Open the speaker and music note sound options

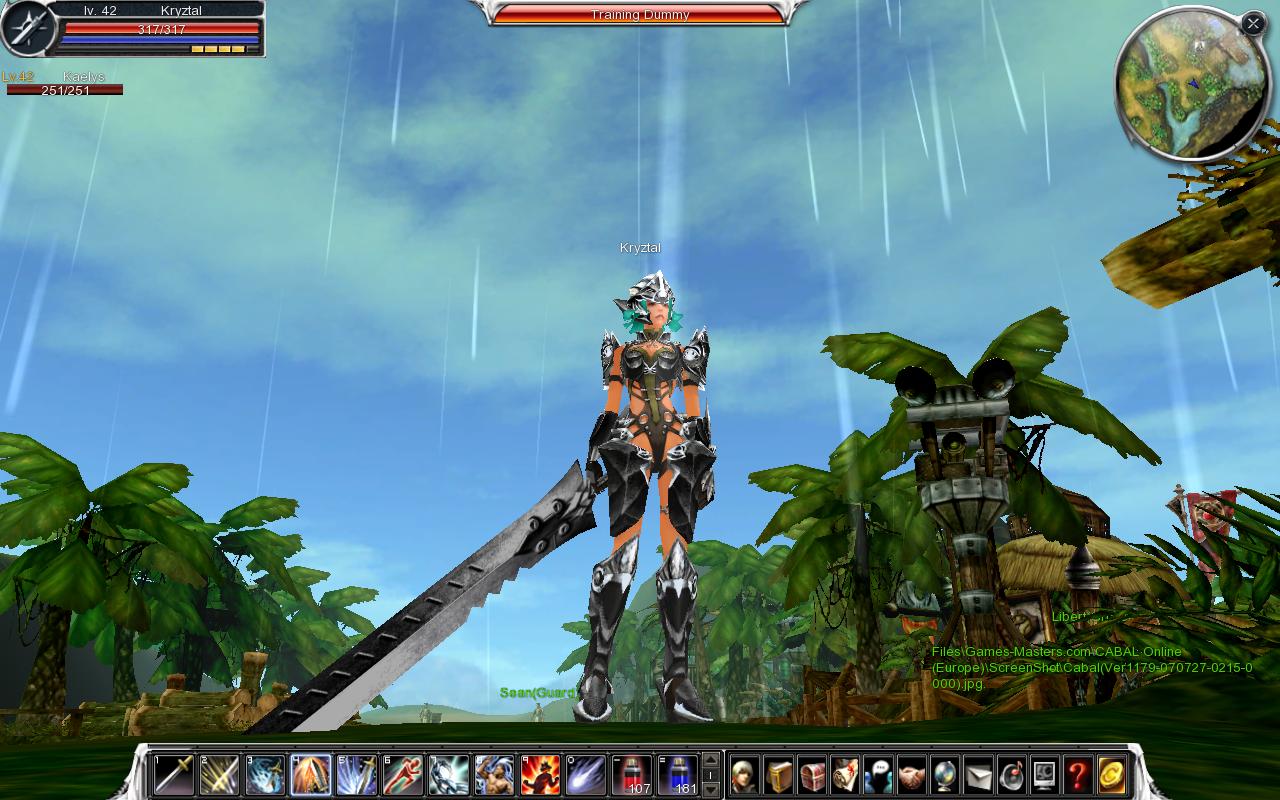1010,775
